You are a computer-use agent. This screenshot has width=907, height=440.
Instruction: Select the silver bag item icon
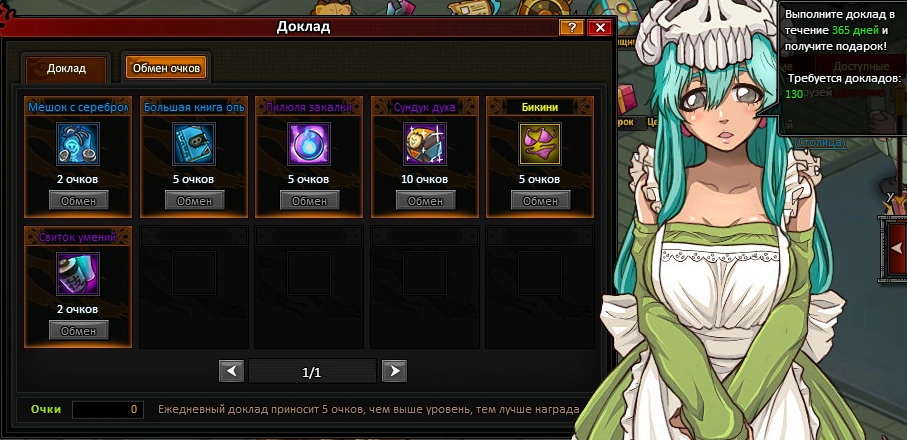click(x=77, y=144)
